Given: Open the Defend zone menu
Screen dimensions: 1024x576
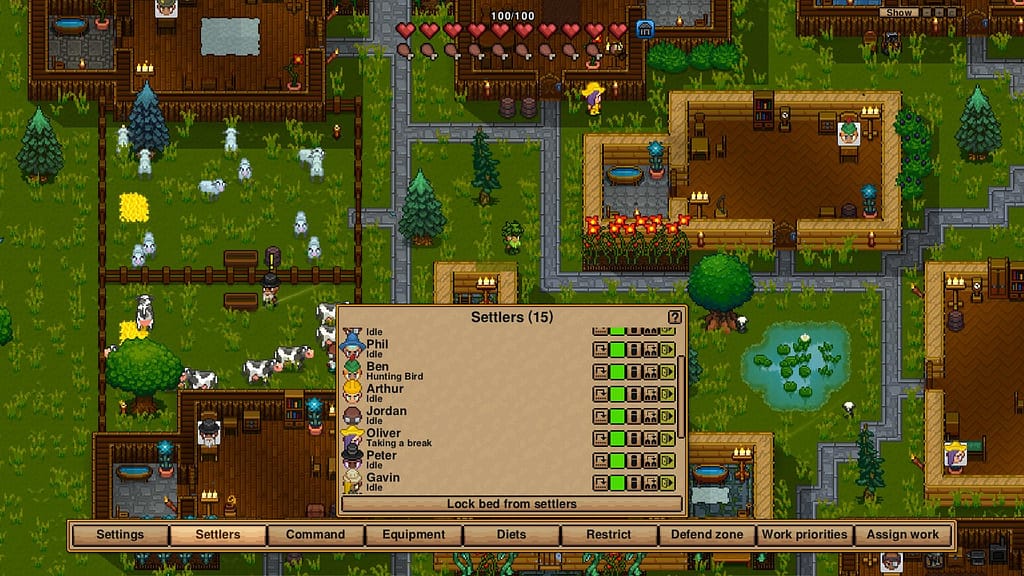Looking at the screenshot, I should click(707, 534).
